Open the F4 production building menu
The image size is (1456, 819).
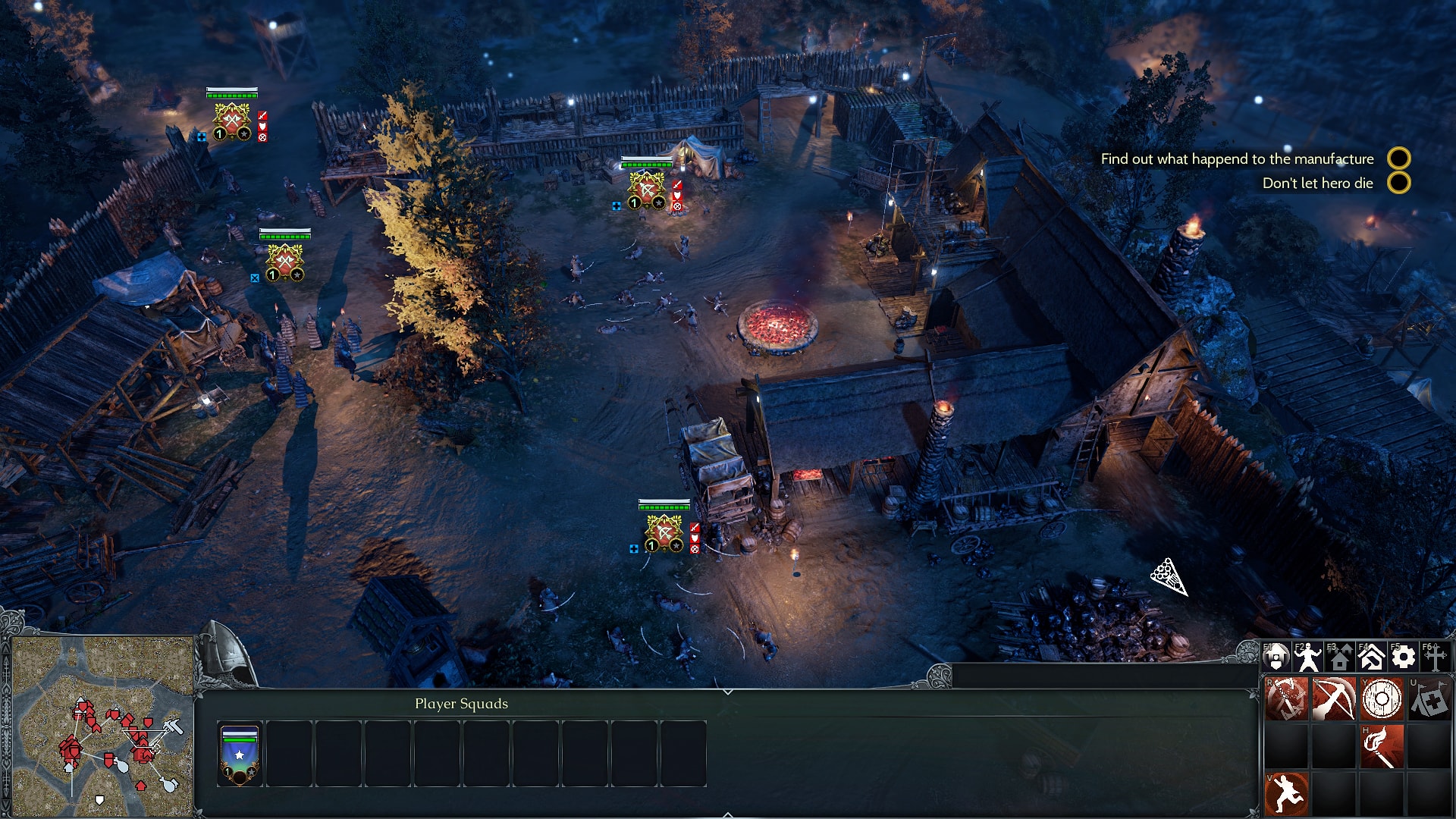(x=1371, y=655)
